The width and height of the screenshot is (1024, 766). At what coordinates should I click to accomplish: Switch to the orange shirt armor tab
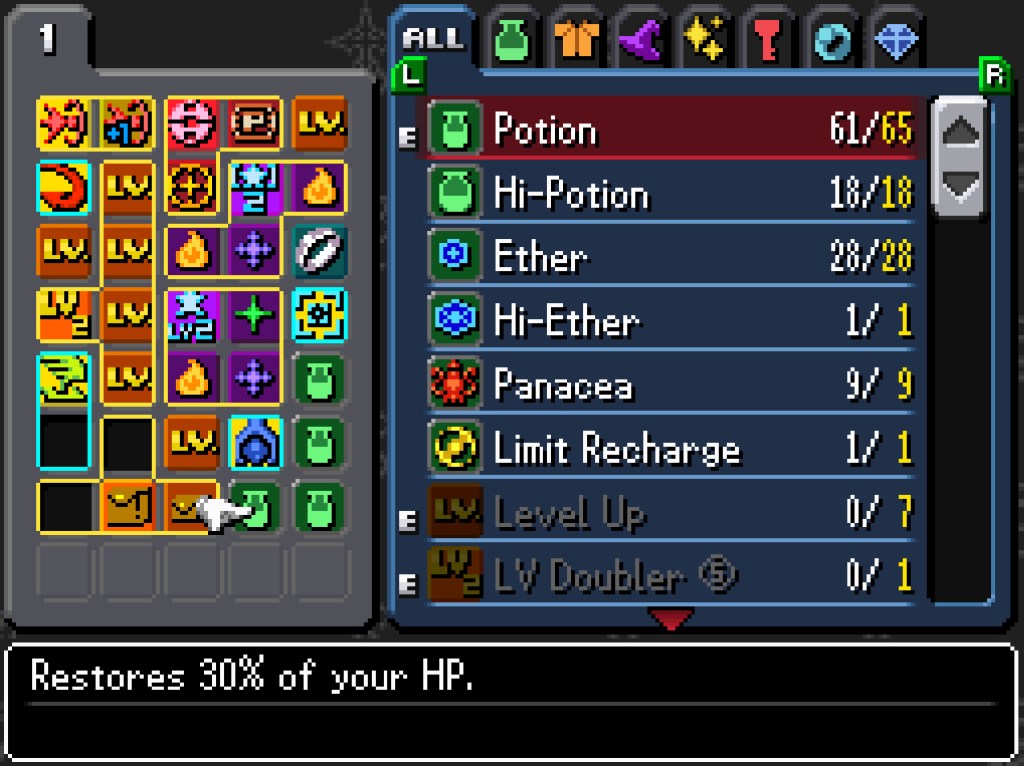pyautogui.click(x=577, y=43)
